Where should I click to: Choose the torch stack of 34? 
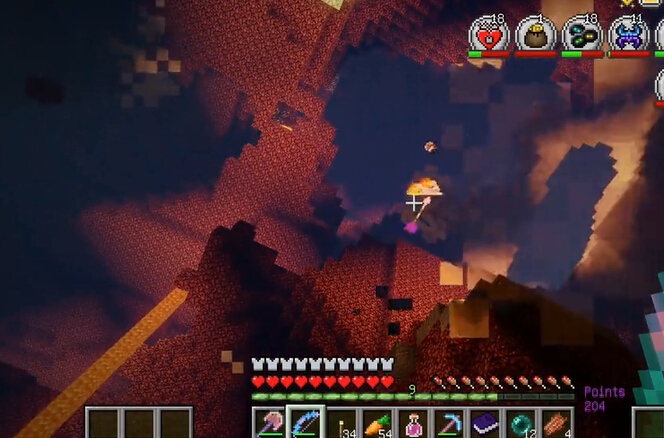(341, 423)
